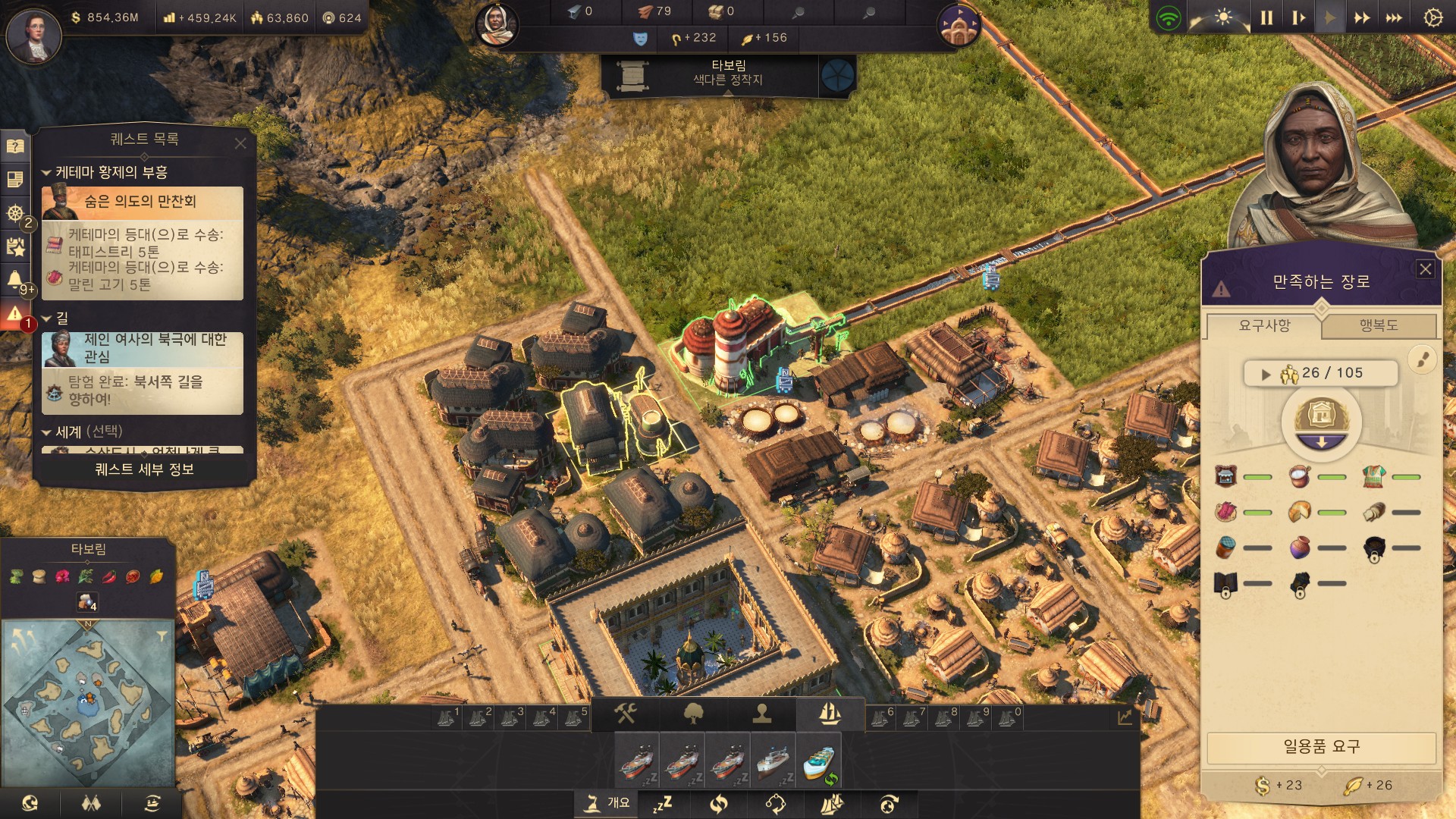The height and width of the screenshot is (819, 1456).
Task: Click the residence upgrade arrow icon
Action: (x=1321, y=443)
